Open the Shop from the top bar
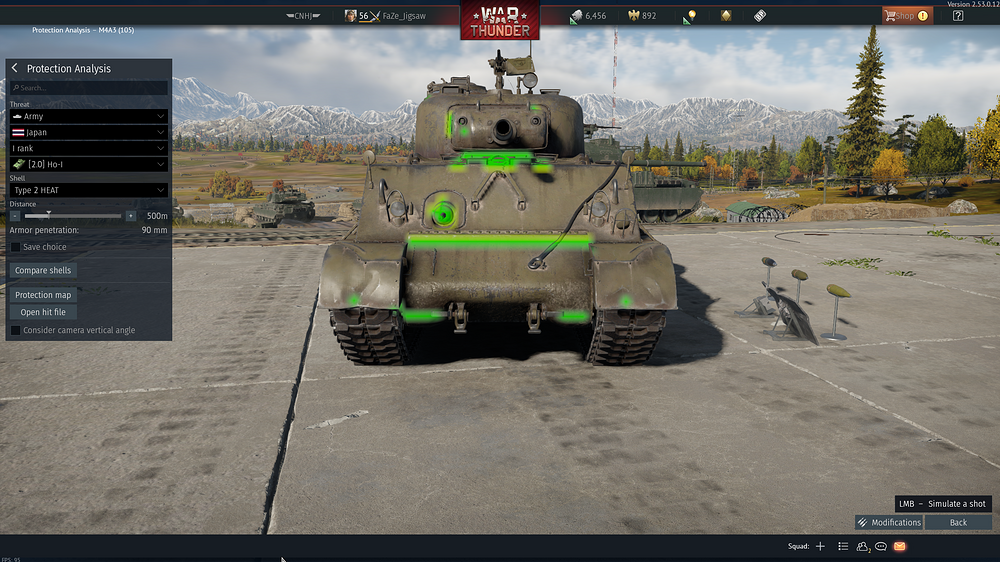 coord(905,16)
